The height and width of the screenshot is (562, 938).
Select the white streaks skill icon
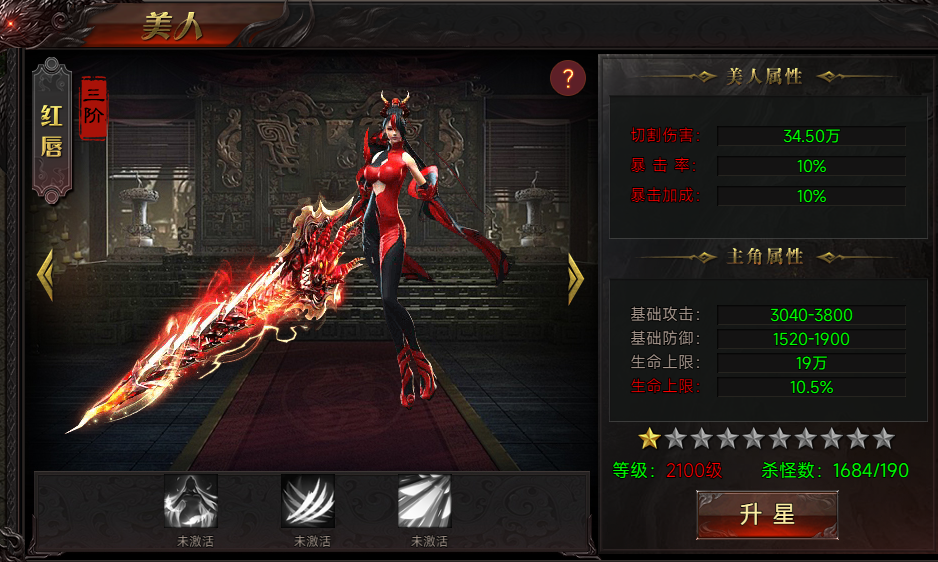pos(425,501)
